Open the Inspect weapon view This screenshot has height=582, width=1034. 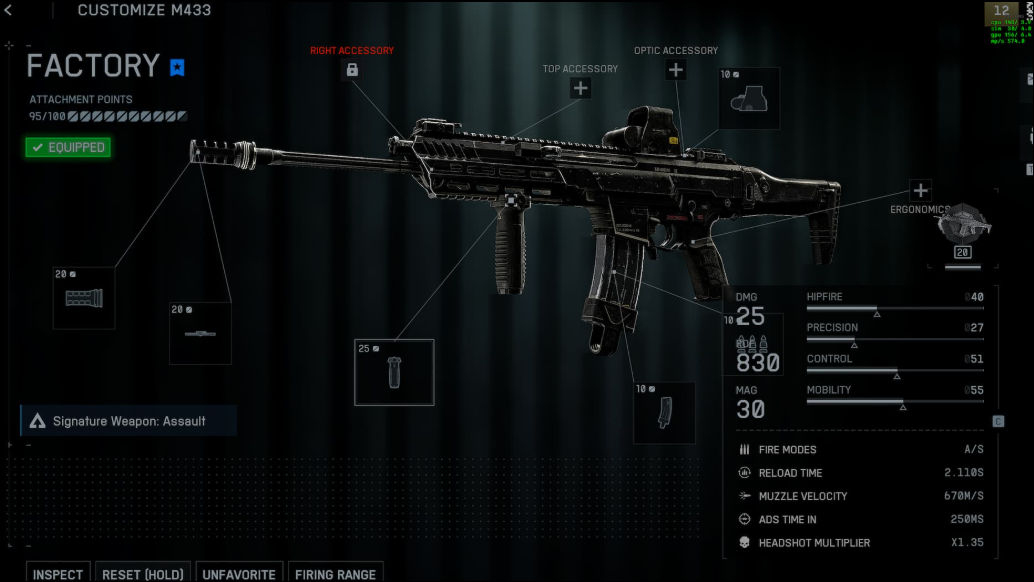[58, 574]
